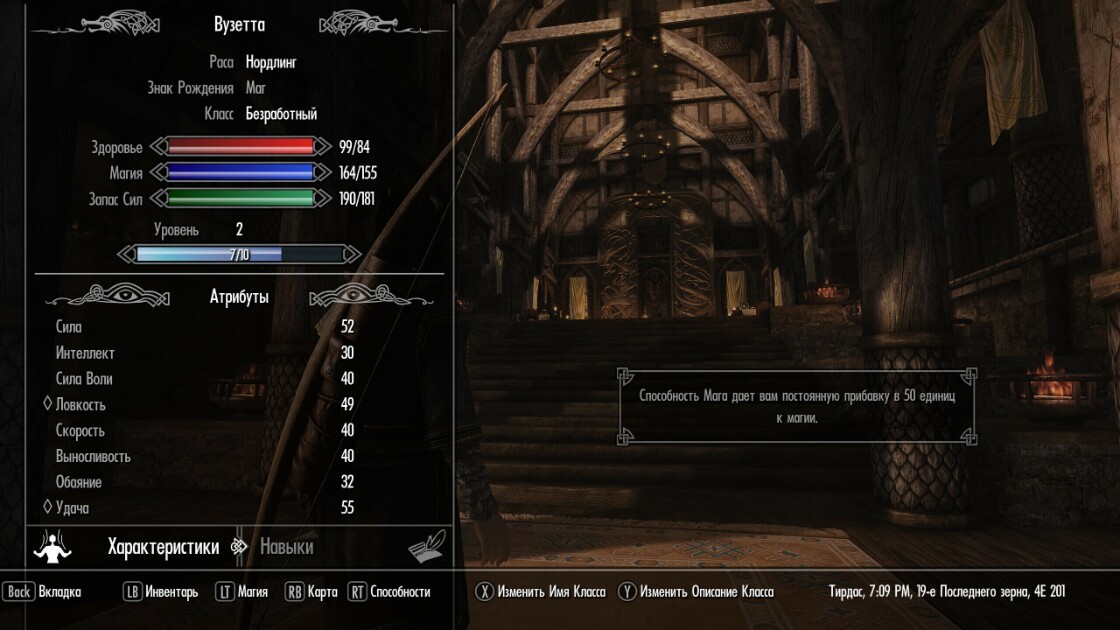Click the quill and paper icon
1120x630 pixels.
click(x=425, y=547)
